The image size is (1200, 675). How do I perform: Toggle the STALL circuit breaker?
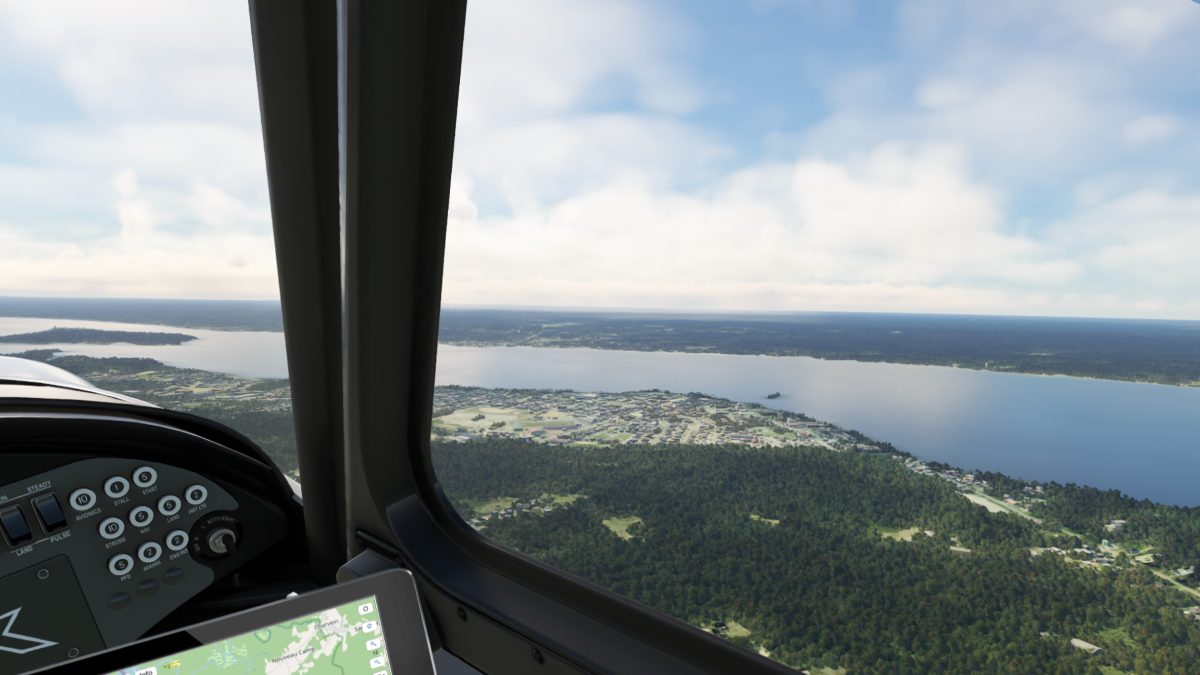tap(116, 487)
